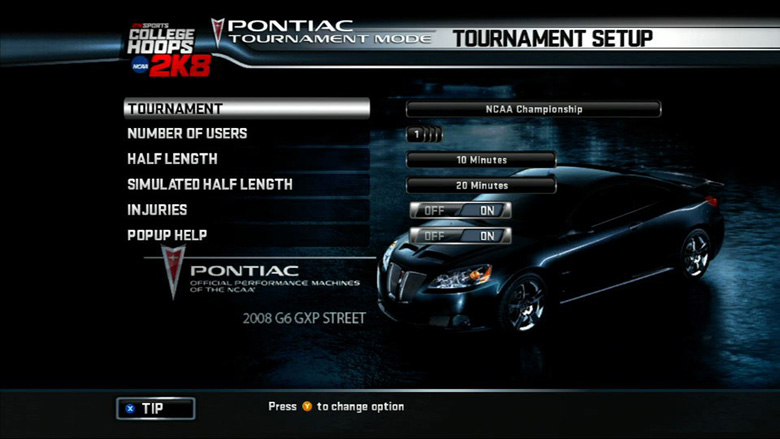Open the Tip button
This screenshot has height=439, width=780.
[x=155, y=408]
